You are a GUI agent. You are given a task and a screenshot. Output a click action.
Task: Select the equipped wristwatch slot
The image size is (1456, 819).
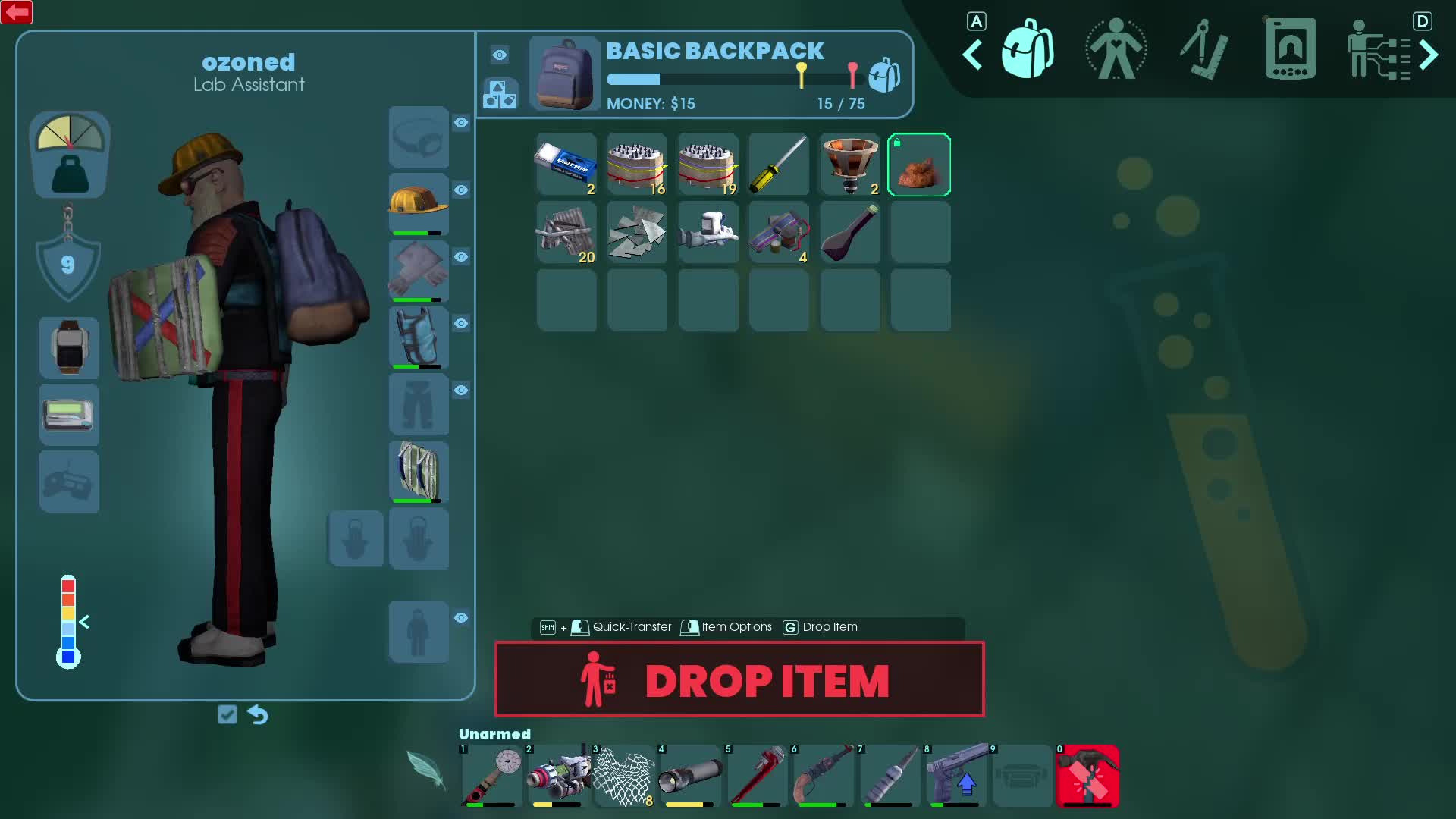coord(69,347)
